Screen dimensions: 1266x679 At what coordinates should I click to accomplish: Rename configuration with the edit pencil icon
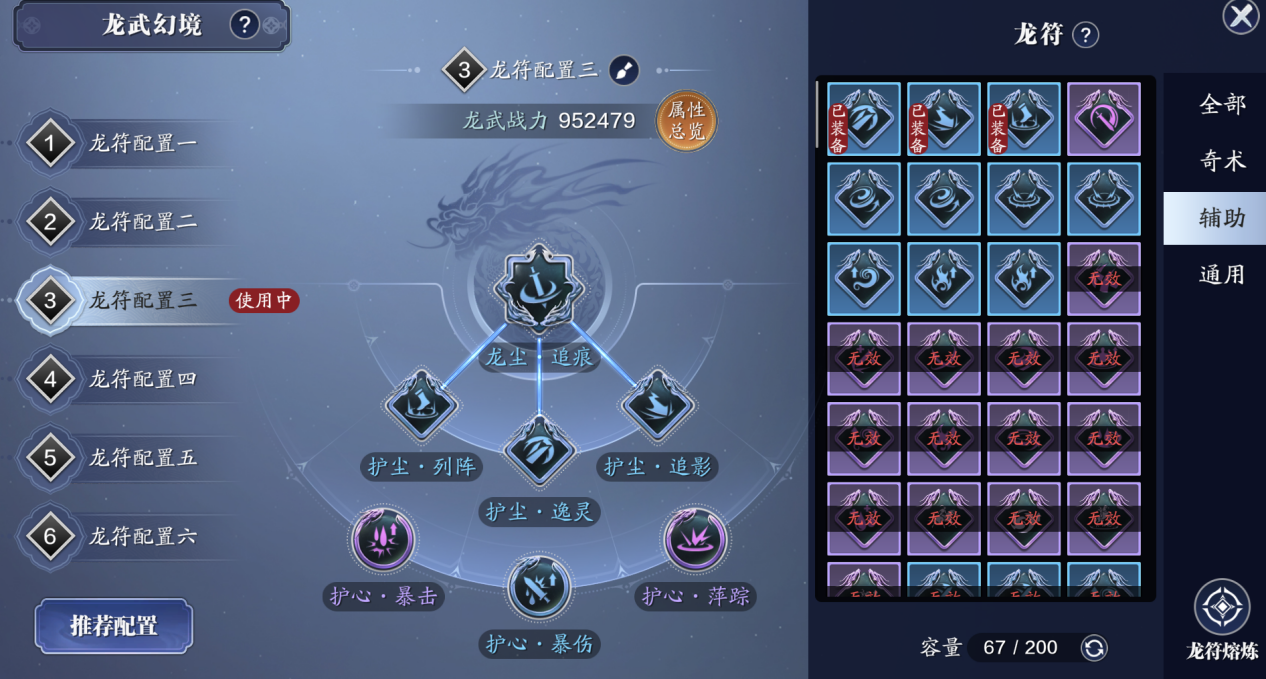[623, 70]
